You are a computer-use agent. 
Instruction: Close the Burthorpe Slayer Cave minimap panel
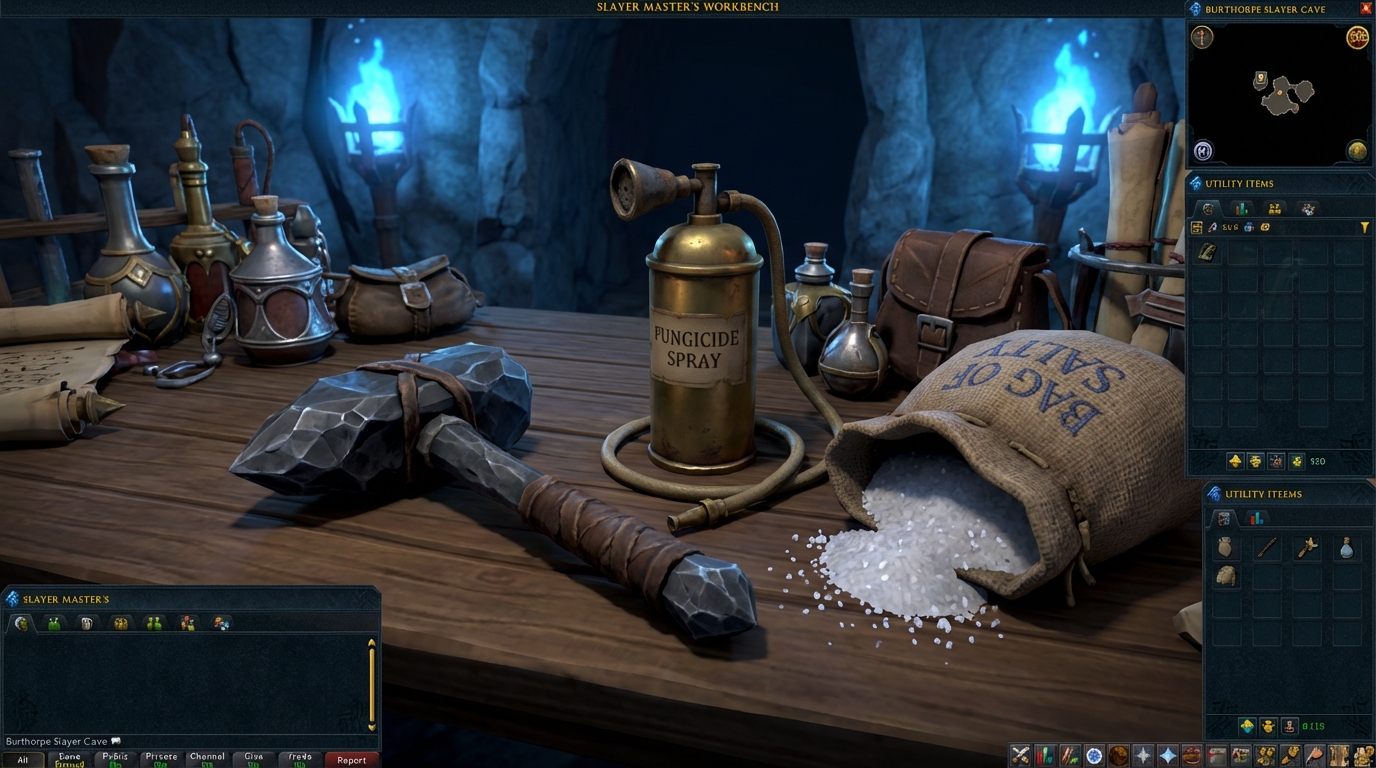point(1366,9)
